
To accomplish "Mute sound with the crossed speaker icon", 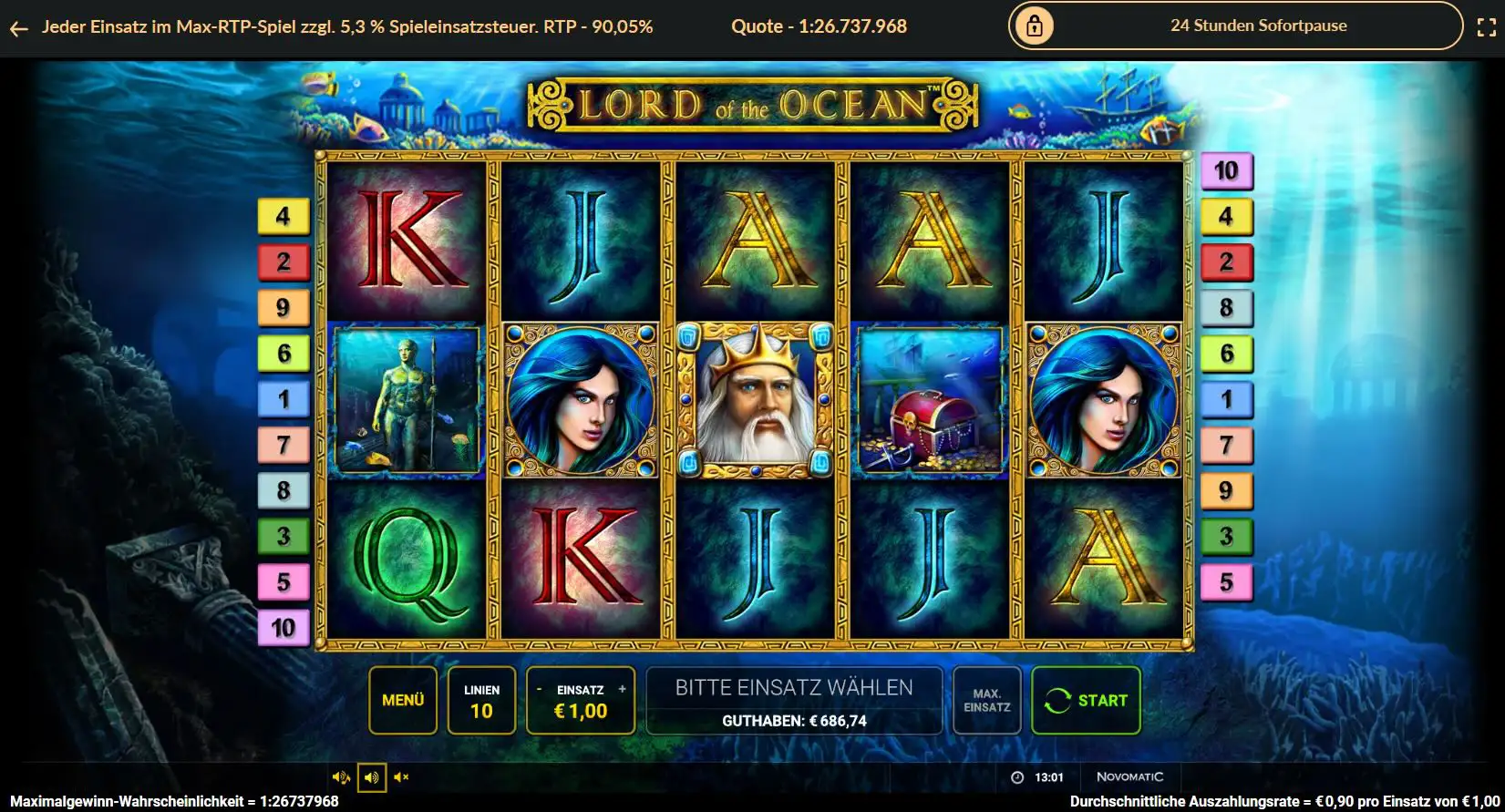I will pos(402,777).
